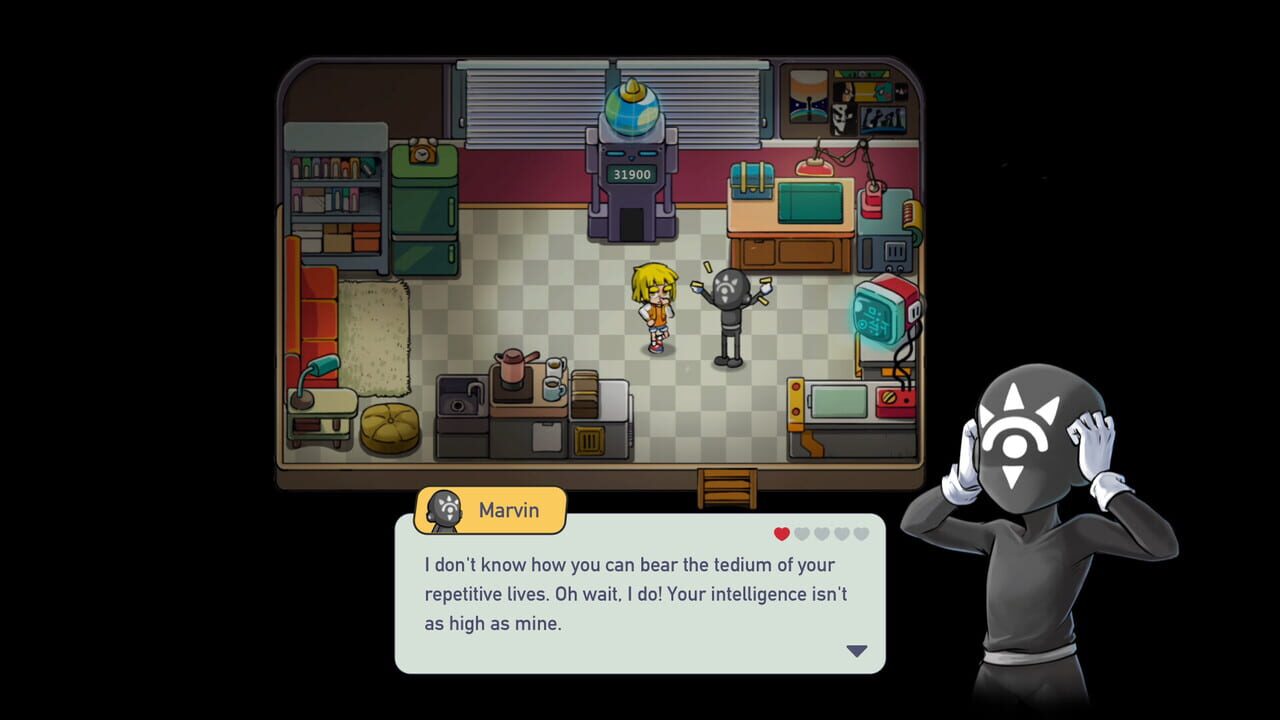The height and width of the screenshot is (720, 1280).
Task: Click the 31900 score display
Action: (634, 174)
